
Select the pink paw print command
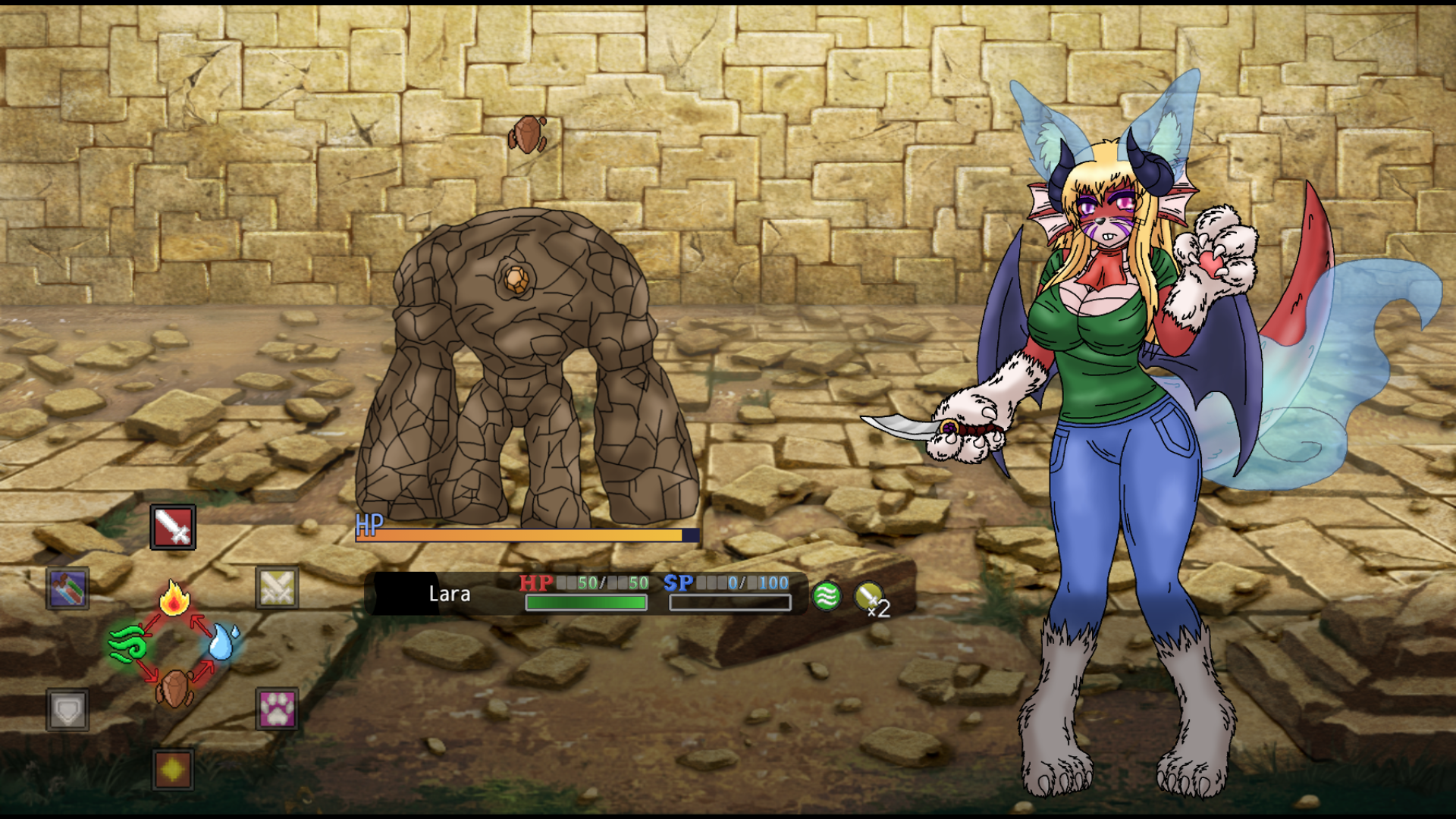277,709
